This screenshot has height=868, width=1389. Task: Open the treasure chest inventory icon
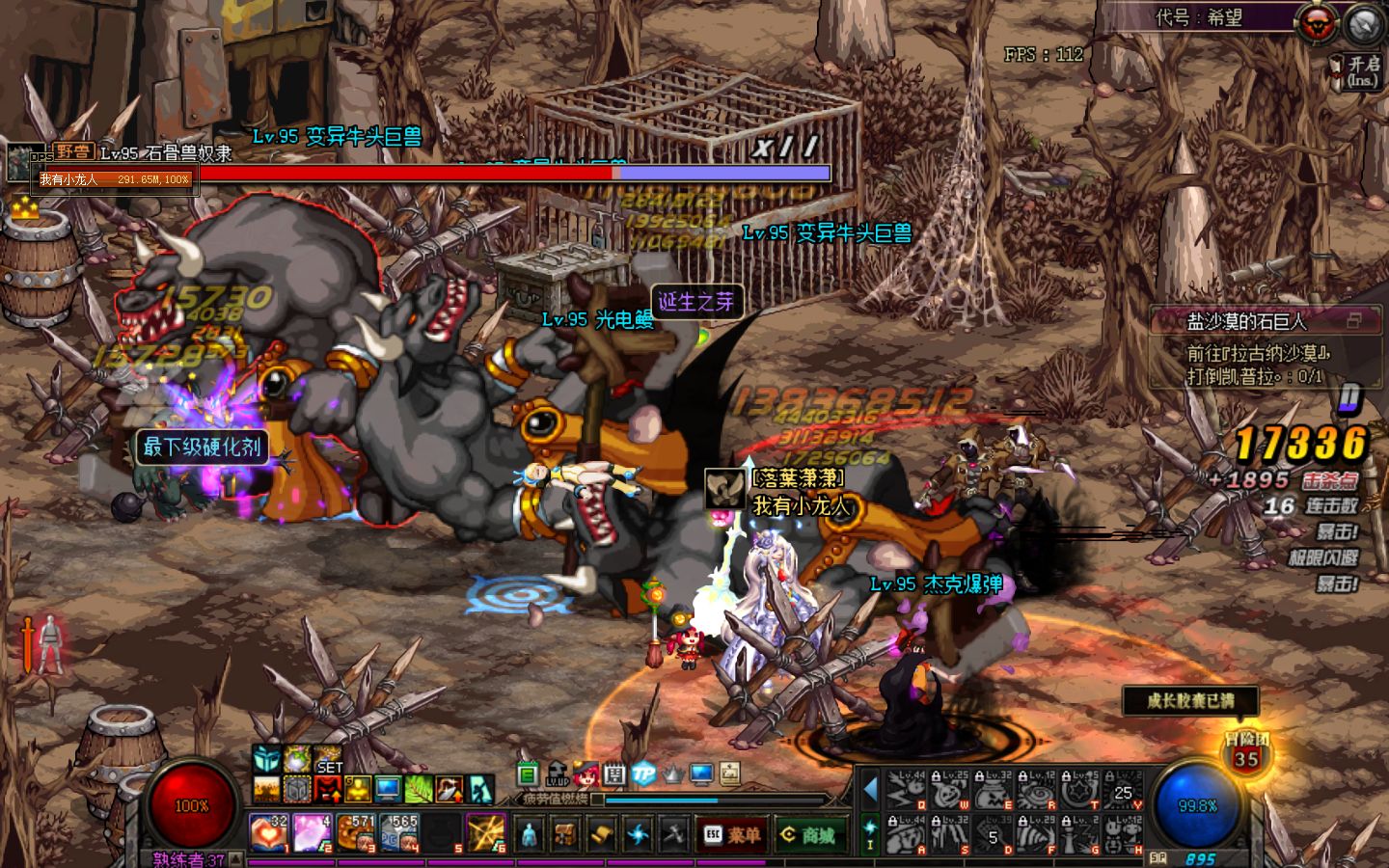[565, 833]
